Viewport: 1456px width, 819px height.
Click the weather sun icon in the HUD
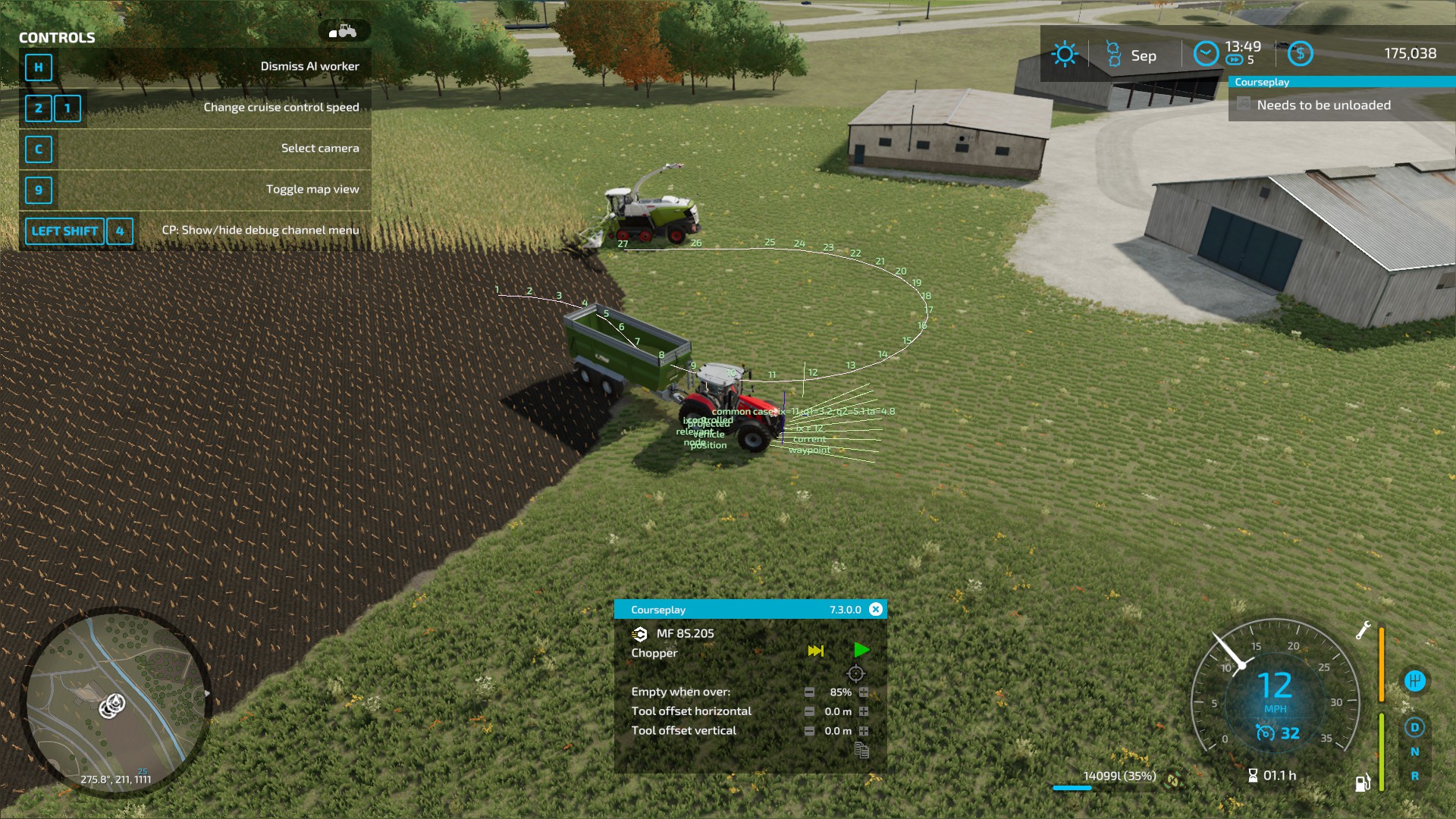[1065, 54]
